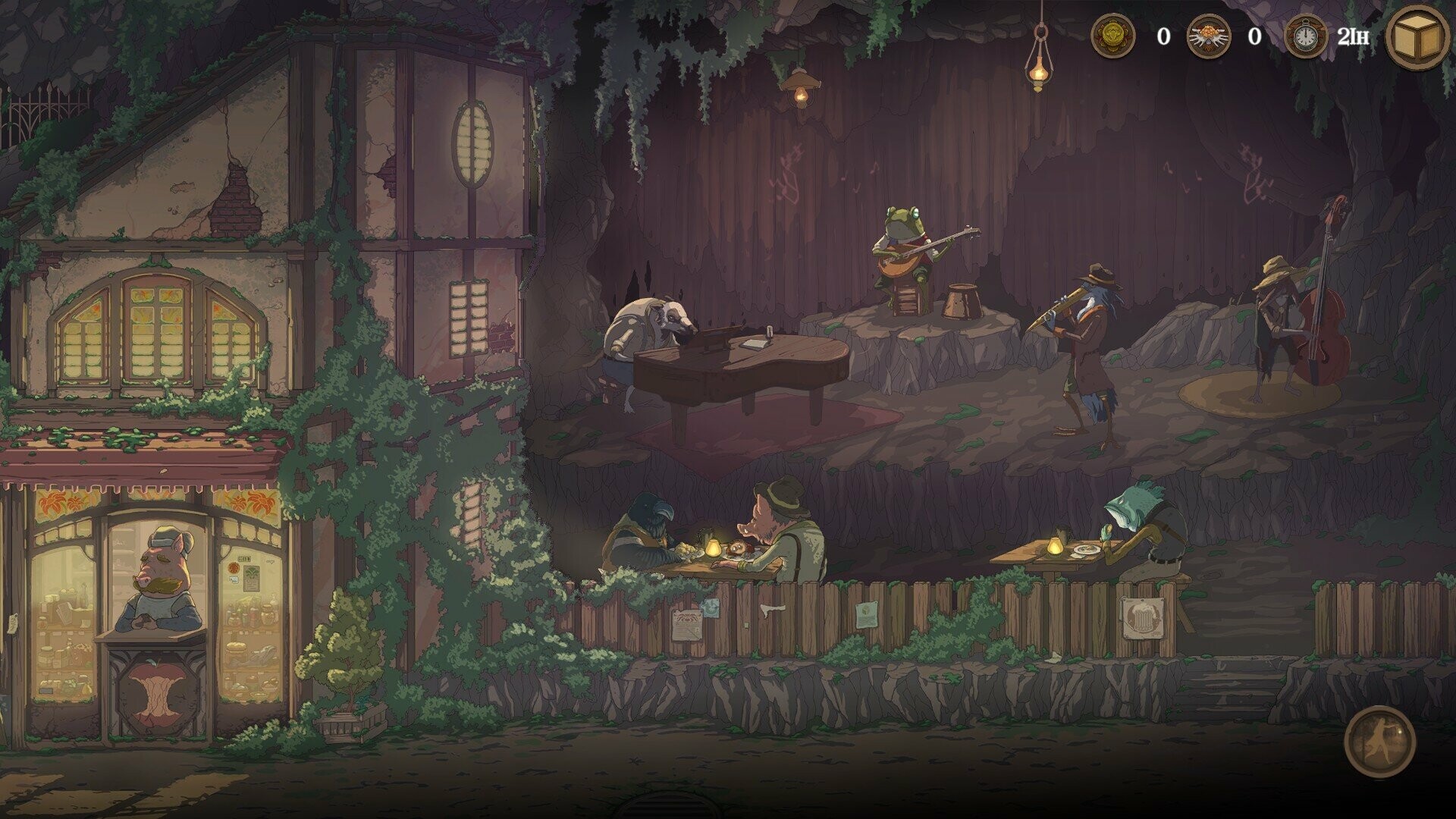Image resolution: width=1456 pixels, height=819 pixels.
Task: Open the inventory cube icon
Action: pos(1417,36)
